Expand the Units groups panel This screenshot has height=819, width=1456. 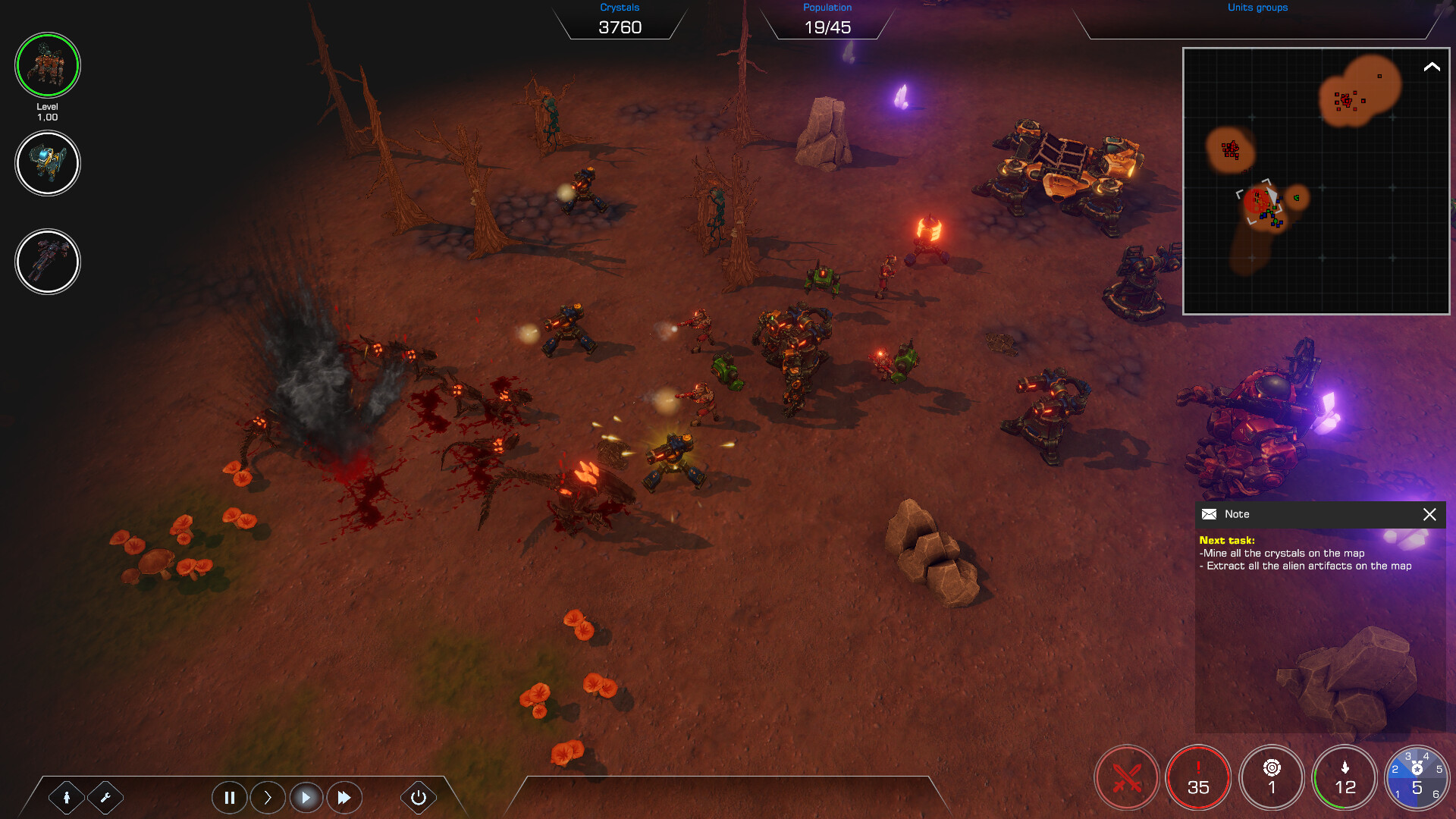point(1257,8)
